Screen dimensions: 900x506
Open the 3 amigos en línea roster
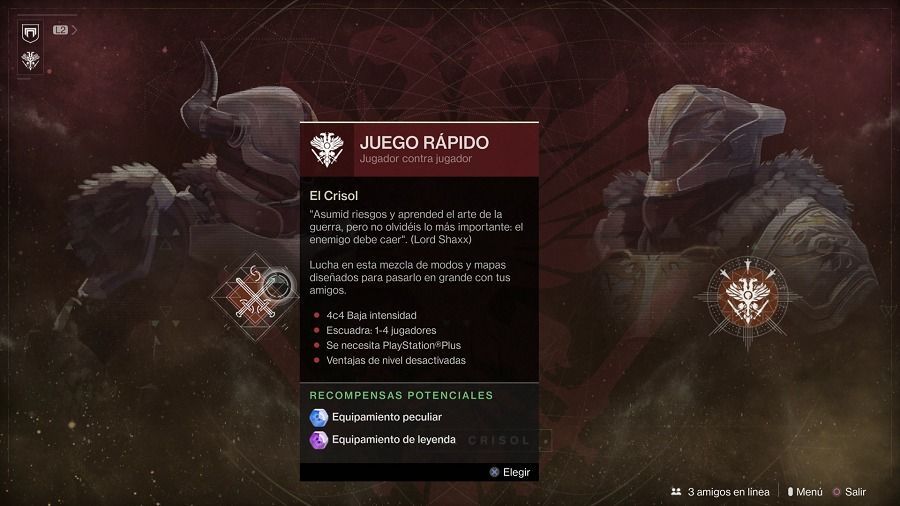720,492
